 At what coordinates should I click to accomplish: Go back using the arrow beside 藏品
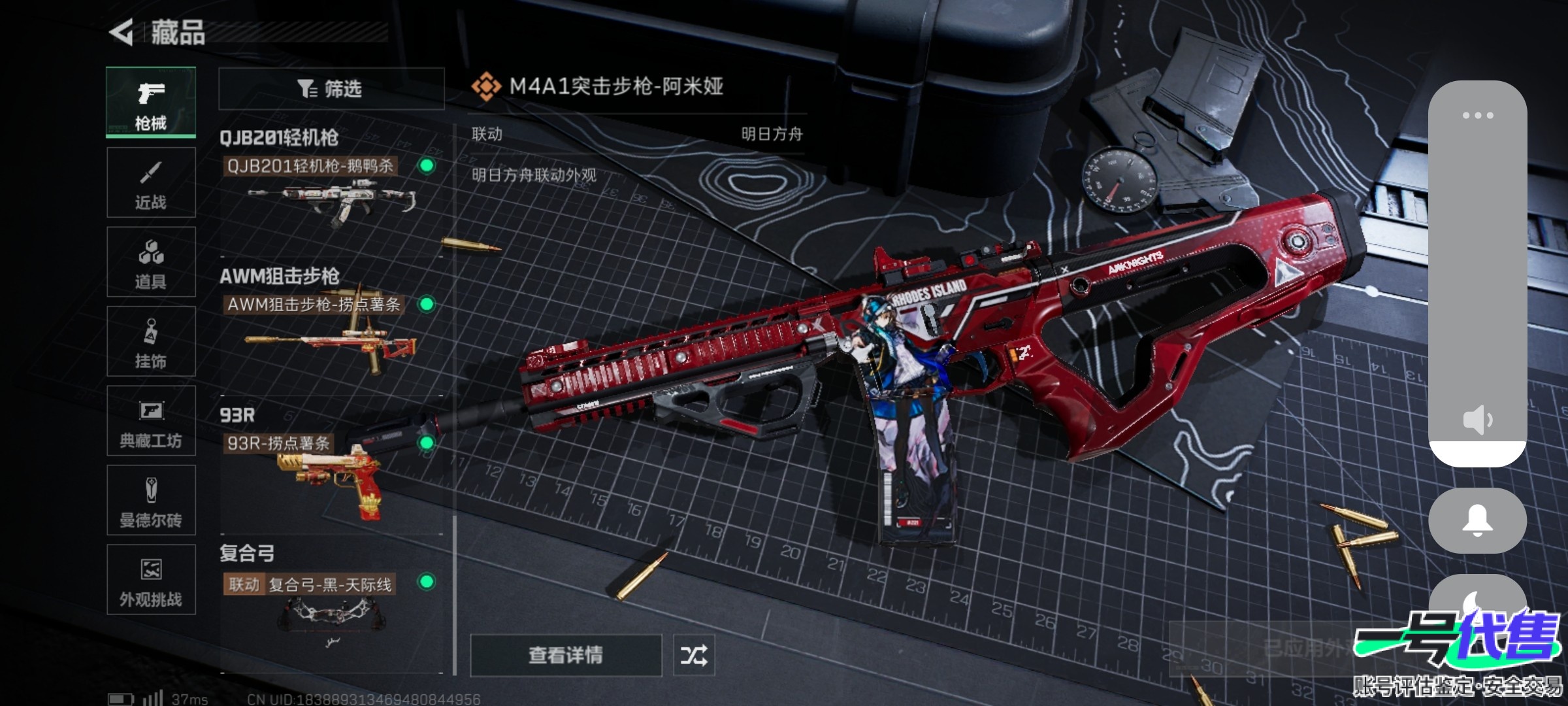click(x=122, y=32)
